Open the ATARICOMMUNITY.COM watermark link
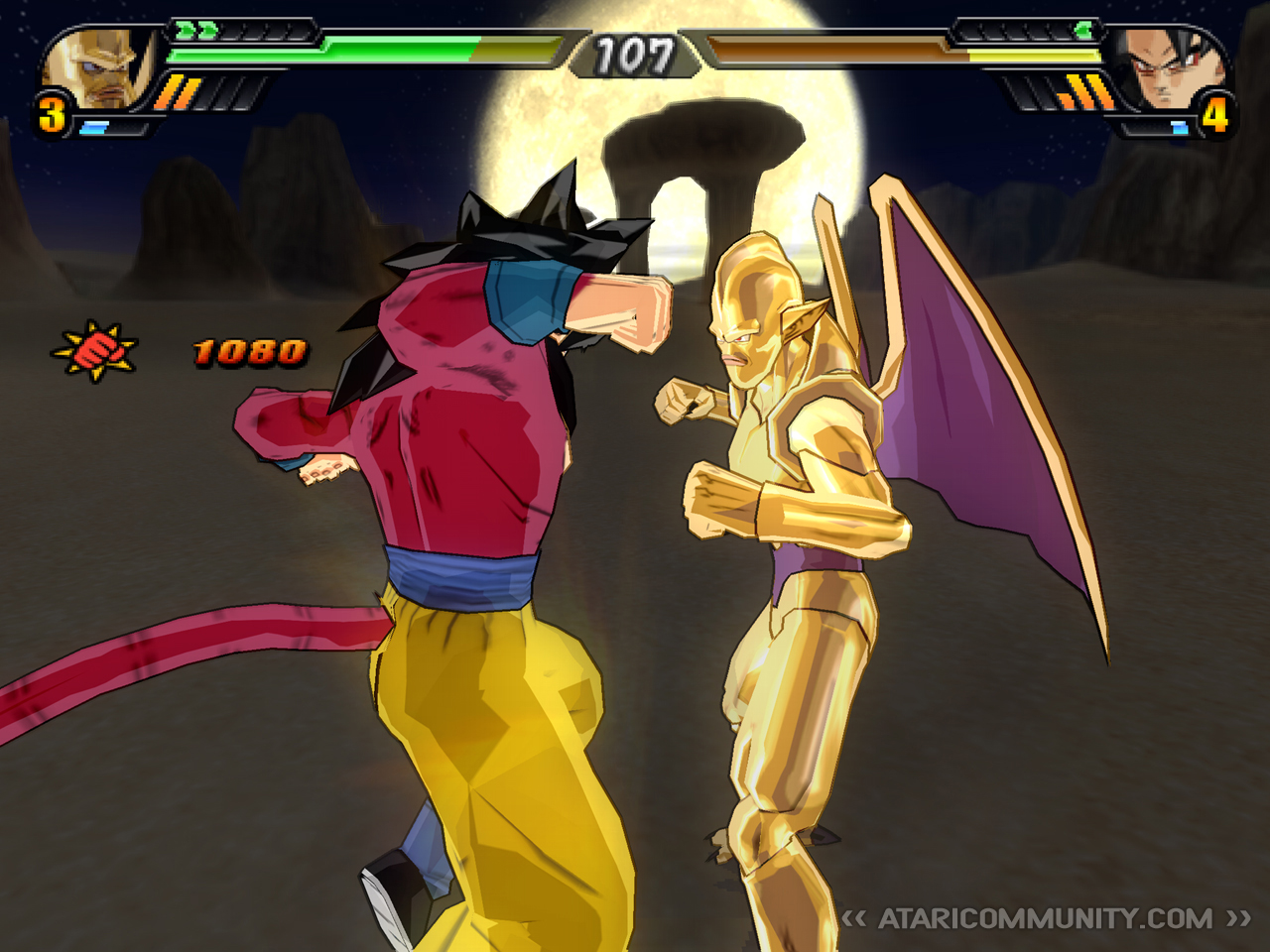1270x952 pixels. pos(1045,918)
